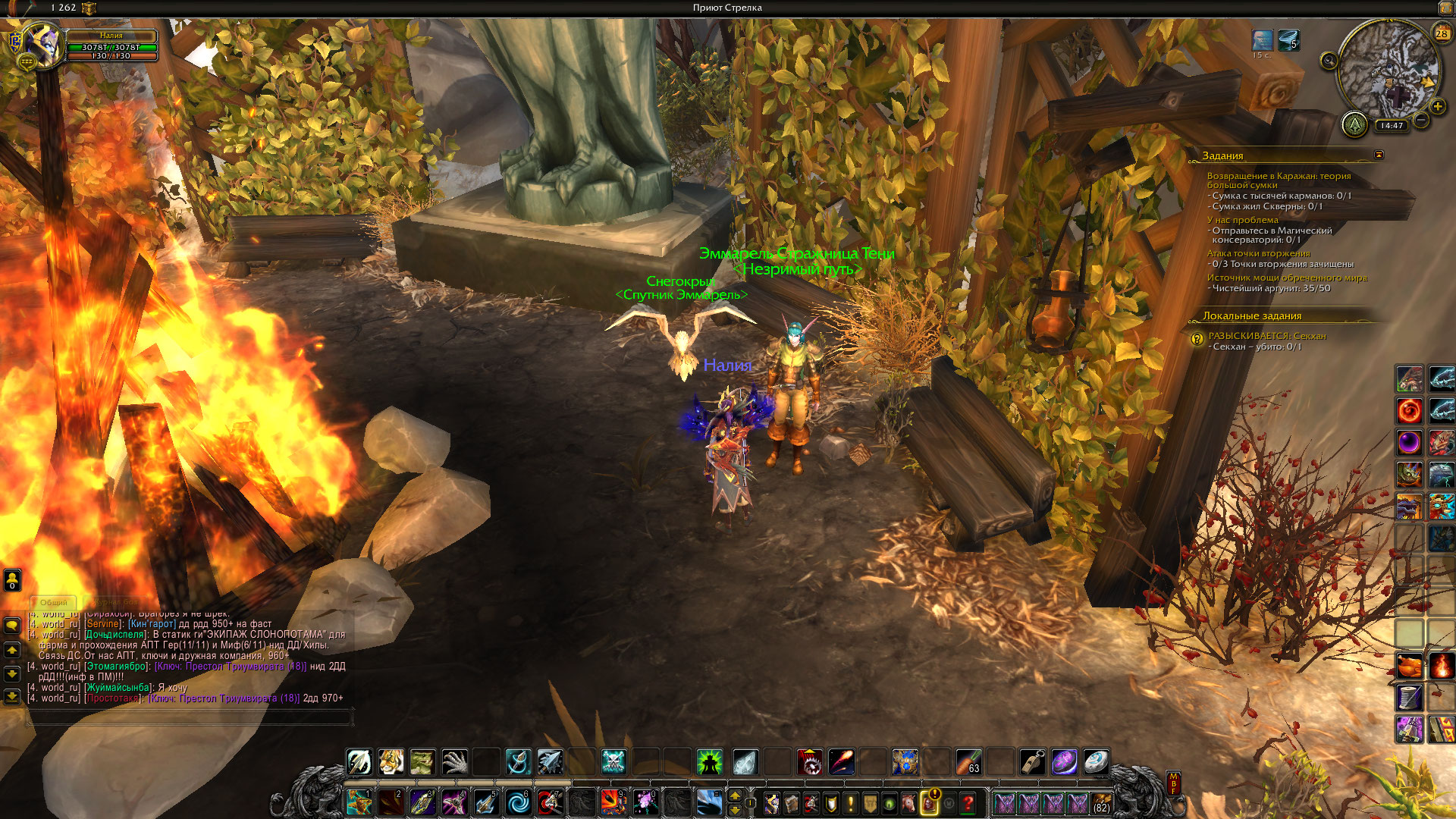Open the backpack showing 82 free slots
1456x819 pixels.
coord(1101,802)
